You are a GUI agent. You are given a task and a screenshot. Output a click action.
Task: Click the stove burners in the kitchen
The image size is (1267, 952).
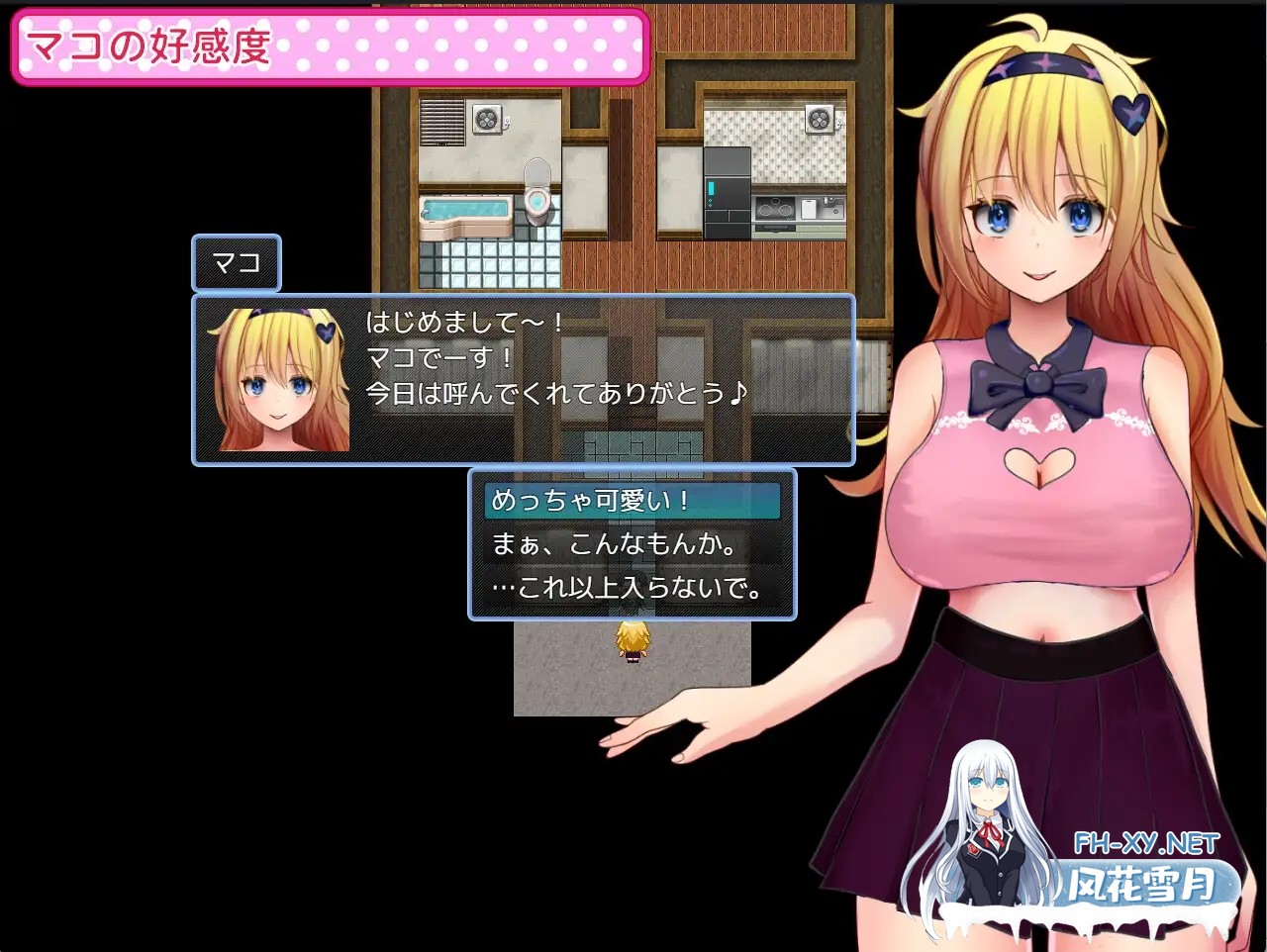tap(774, 209)
